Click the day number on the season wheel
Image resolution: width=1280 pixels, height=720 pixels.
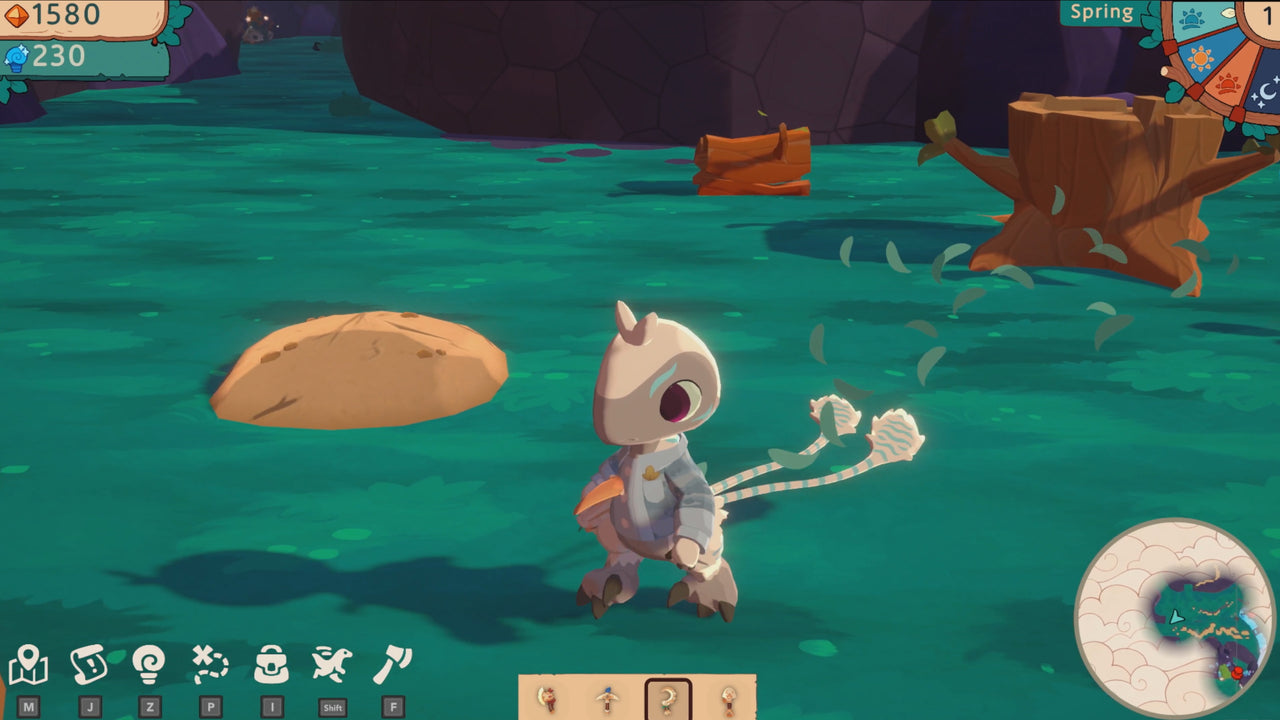(x=1268, y=14)
